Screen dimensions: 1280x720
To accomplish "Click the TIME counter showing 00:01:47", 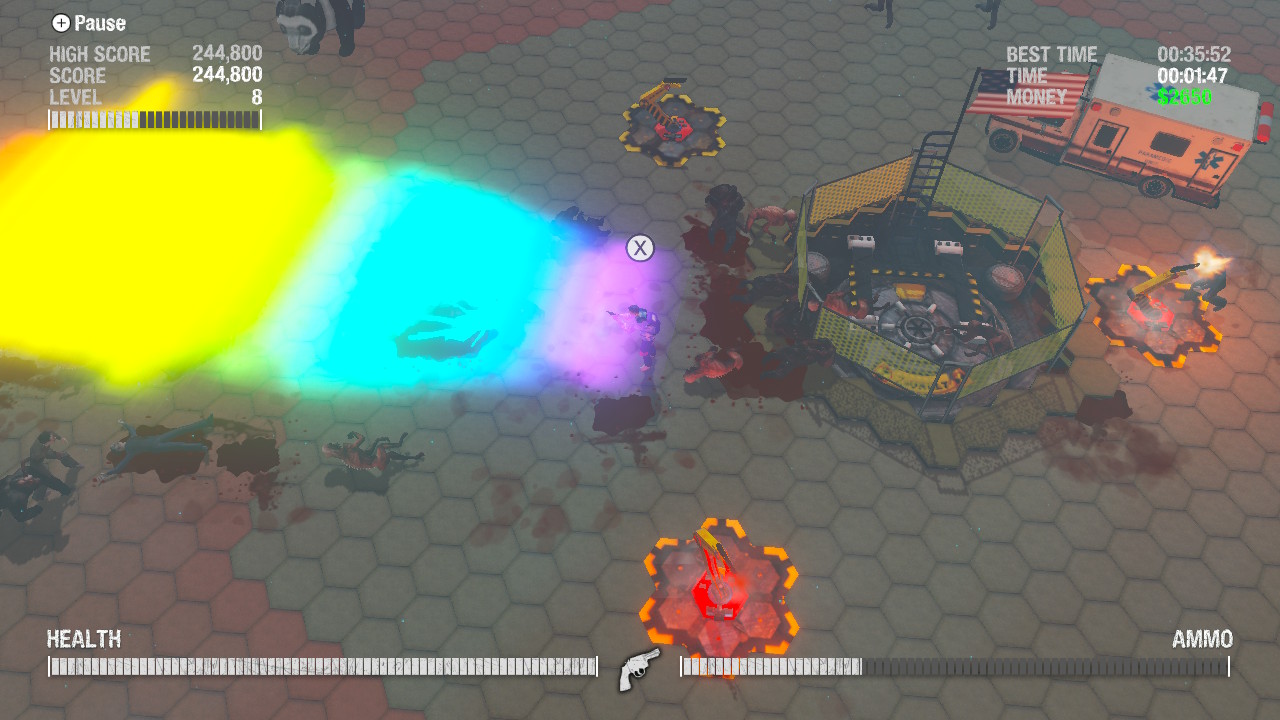I will pos(1190,76).
